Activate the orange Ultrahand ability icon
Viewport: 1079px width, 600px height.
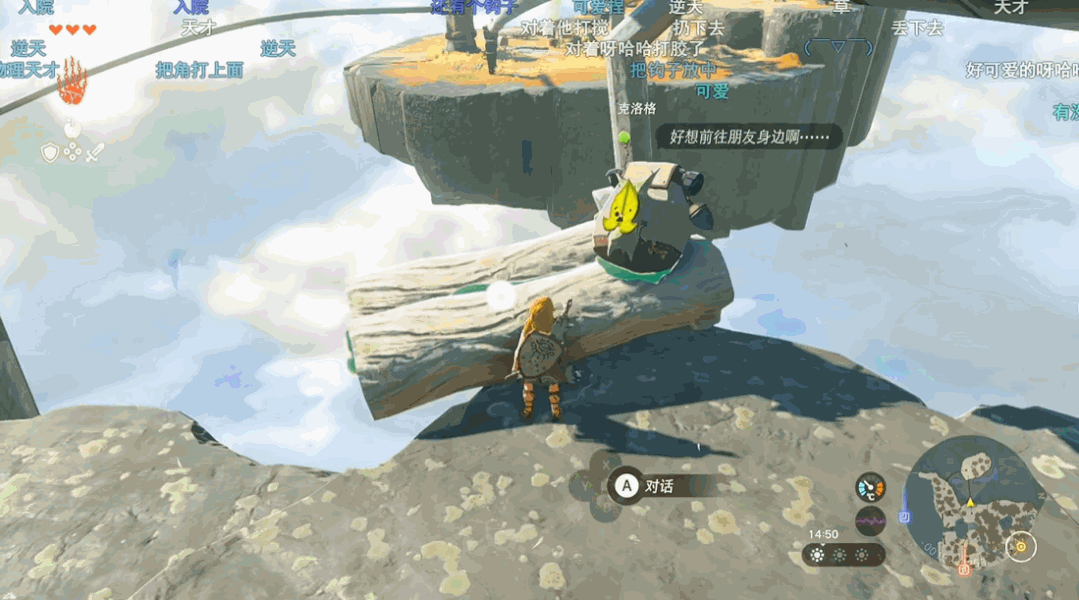(x=71, y=83)
